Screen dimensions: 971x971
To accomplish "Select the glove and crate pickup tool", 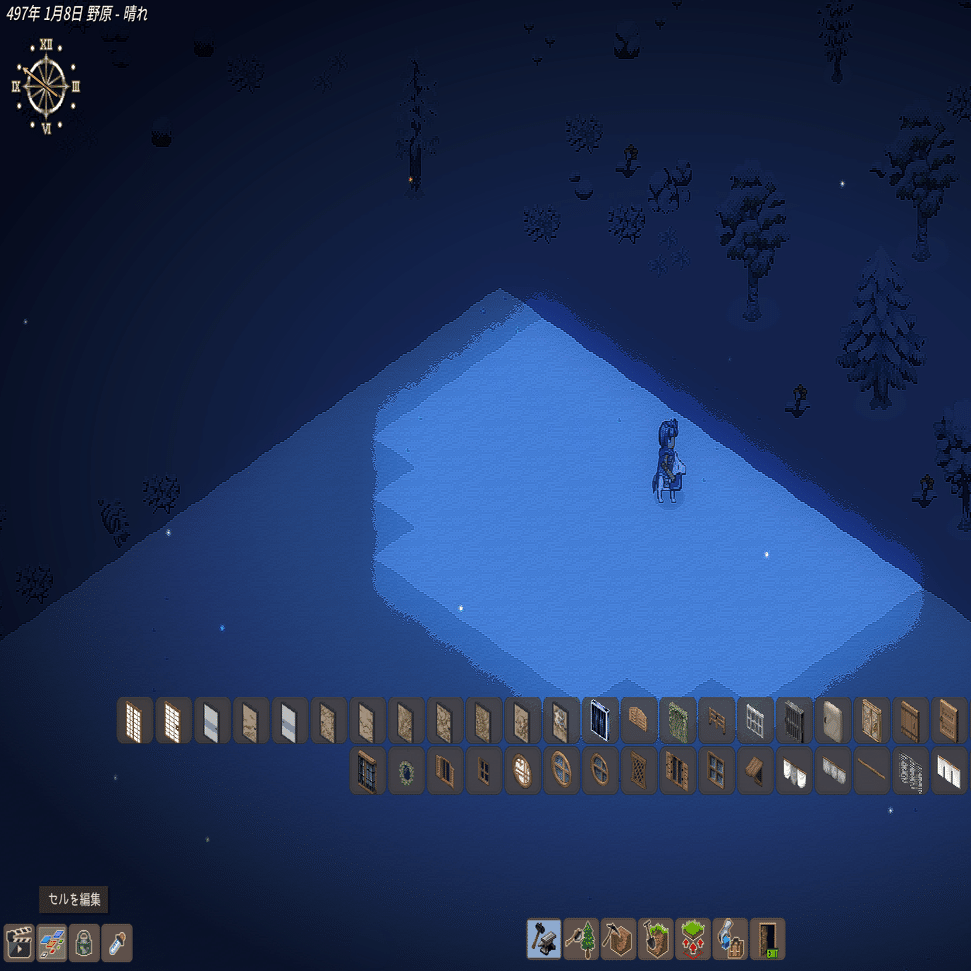I will click(731, 939).
